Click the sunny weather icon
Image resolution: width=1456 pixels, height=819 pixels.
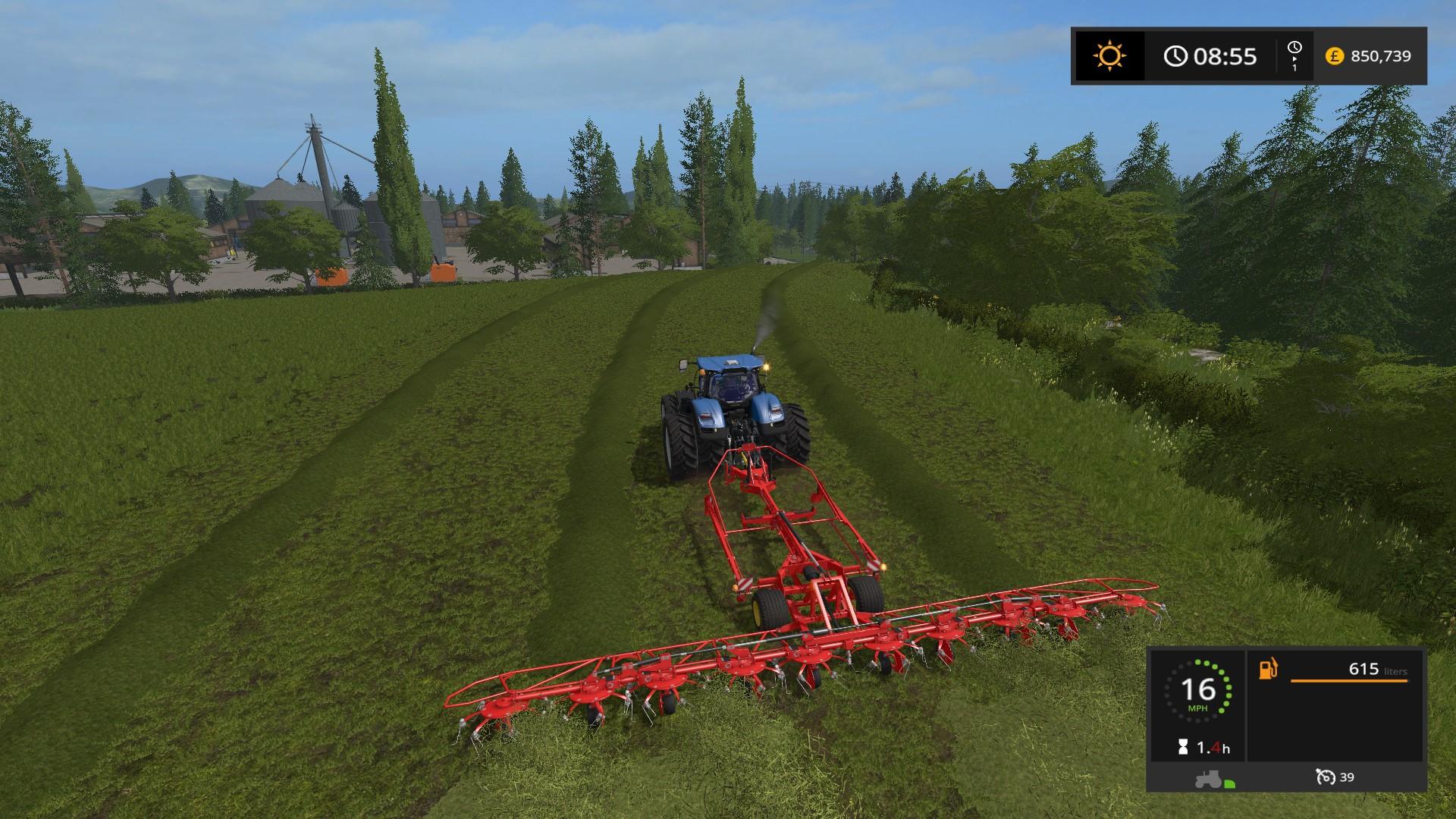(x=1109, y=56)
